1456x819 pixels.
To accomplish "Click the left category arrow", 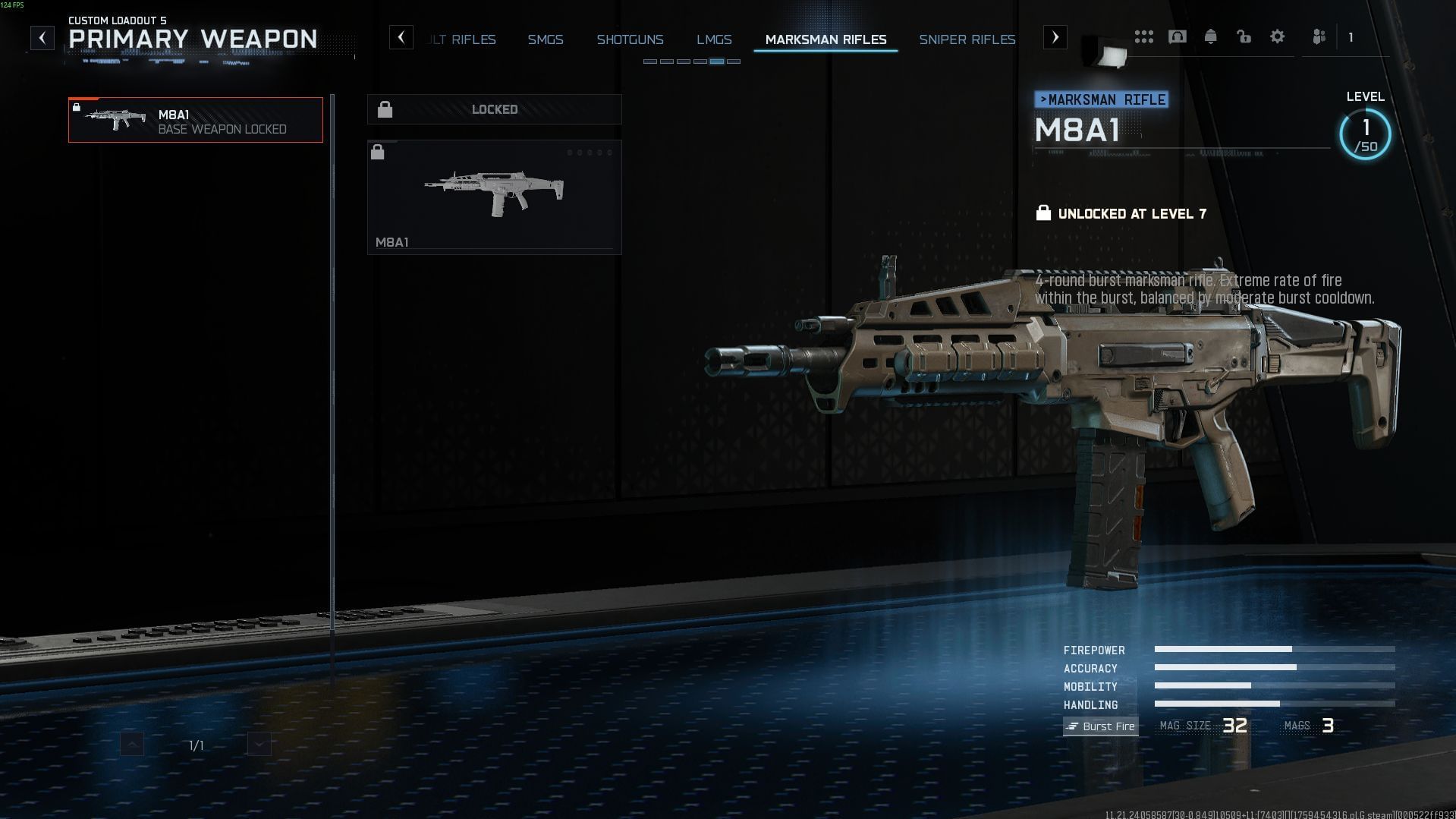I will click(401, 37).
